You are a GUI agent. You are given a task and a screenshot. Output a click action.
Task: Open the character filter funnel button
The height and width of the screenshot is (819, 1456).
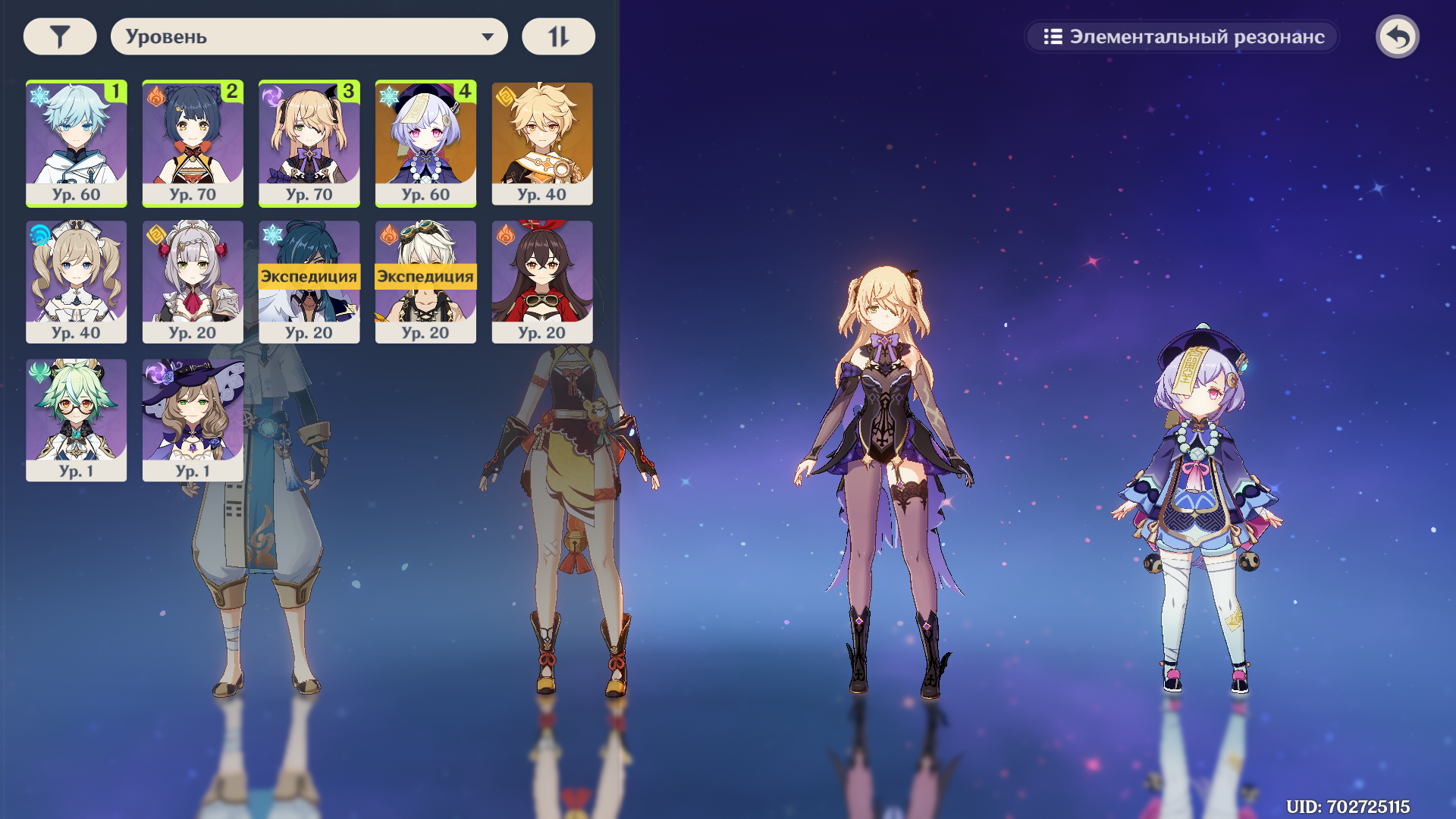coord(60,36)
